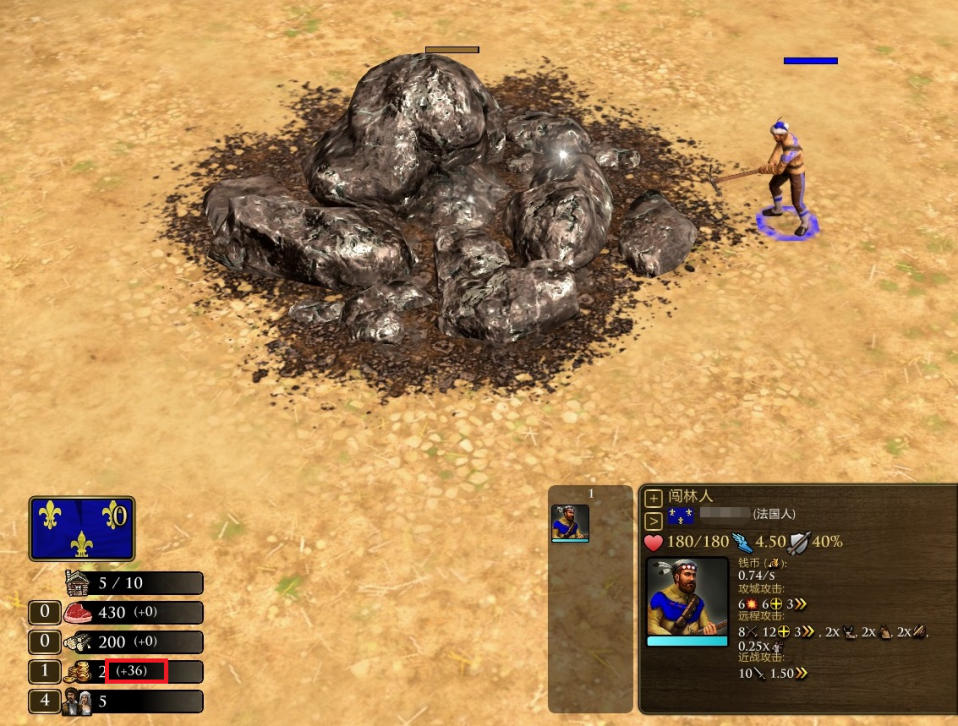Click the food gatherer count box
958x726 pixels.
pos(44,612)
